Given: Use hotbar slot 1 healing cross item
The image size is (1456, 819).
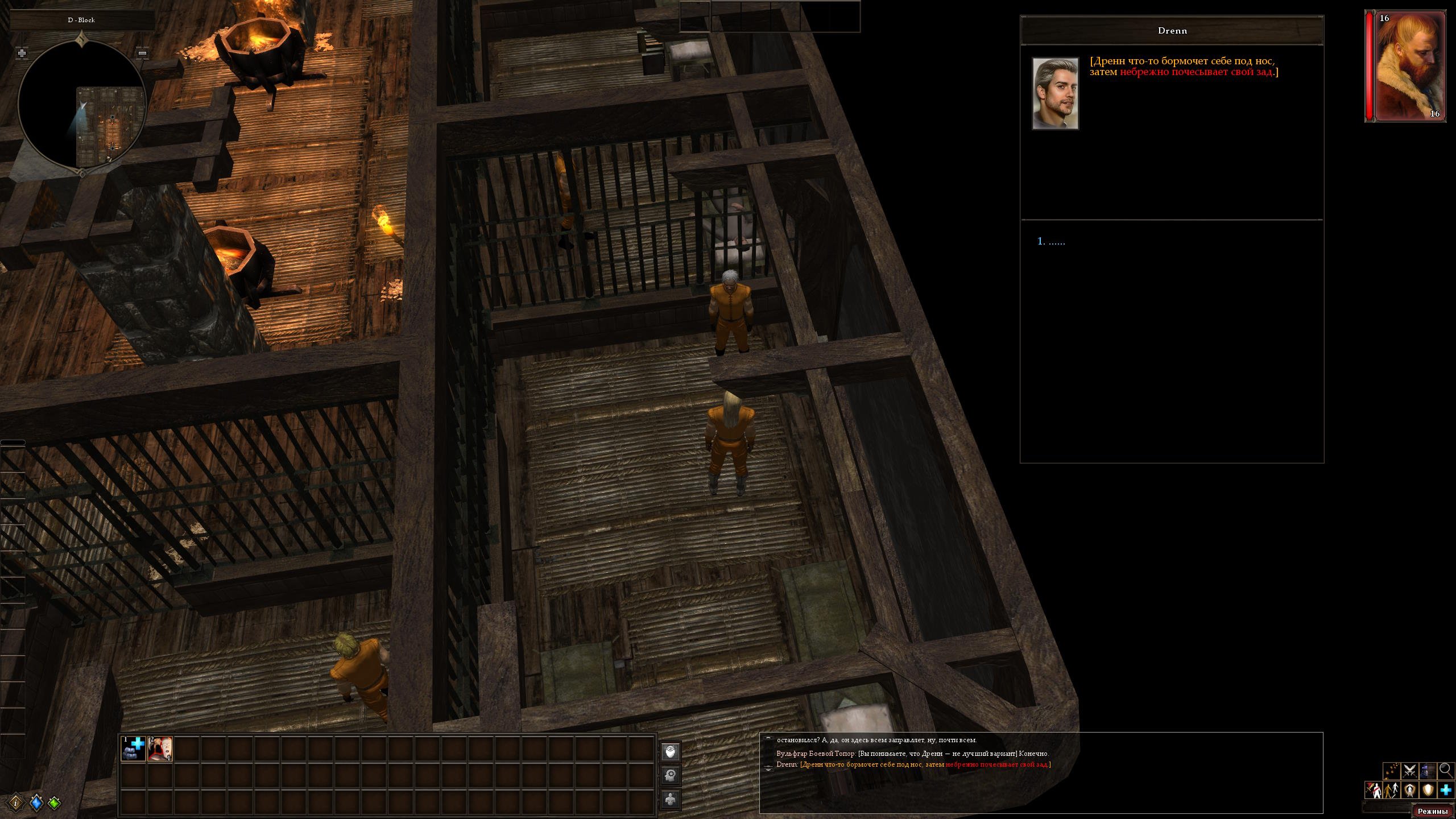Looking at the screenshot, I should point(134,748).
